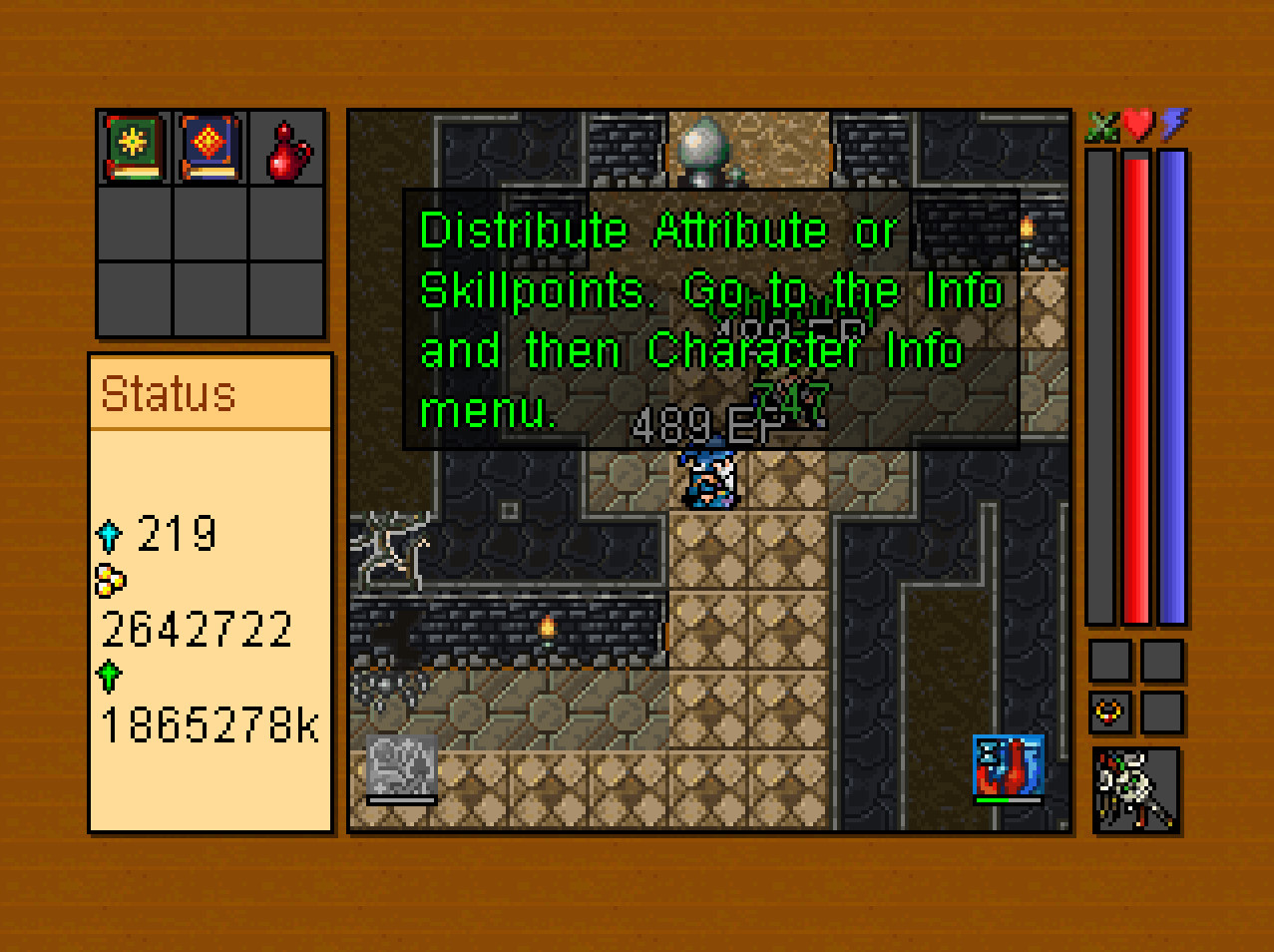Activate the blue and red skill icon

[x=1008, y=766]
